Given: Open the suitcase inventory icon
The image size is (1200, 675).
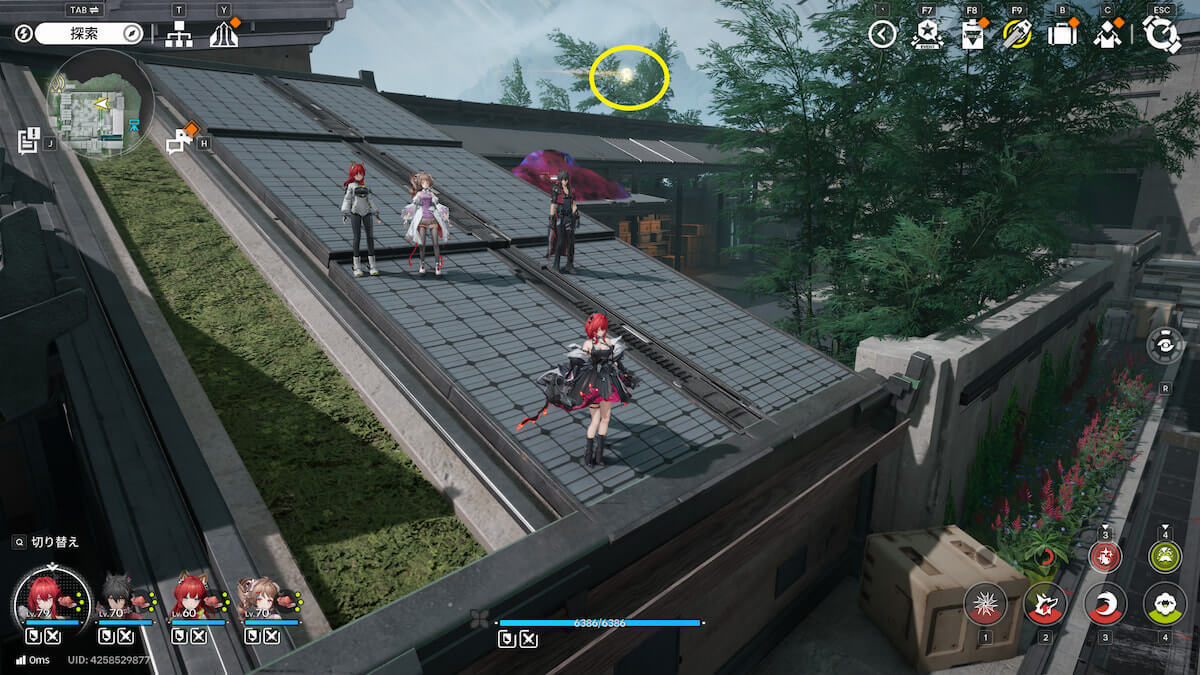Looking at the screenshot, I should [x=1062, y=35].
